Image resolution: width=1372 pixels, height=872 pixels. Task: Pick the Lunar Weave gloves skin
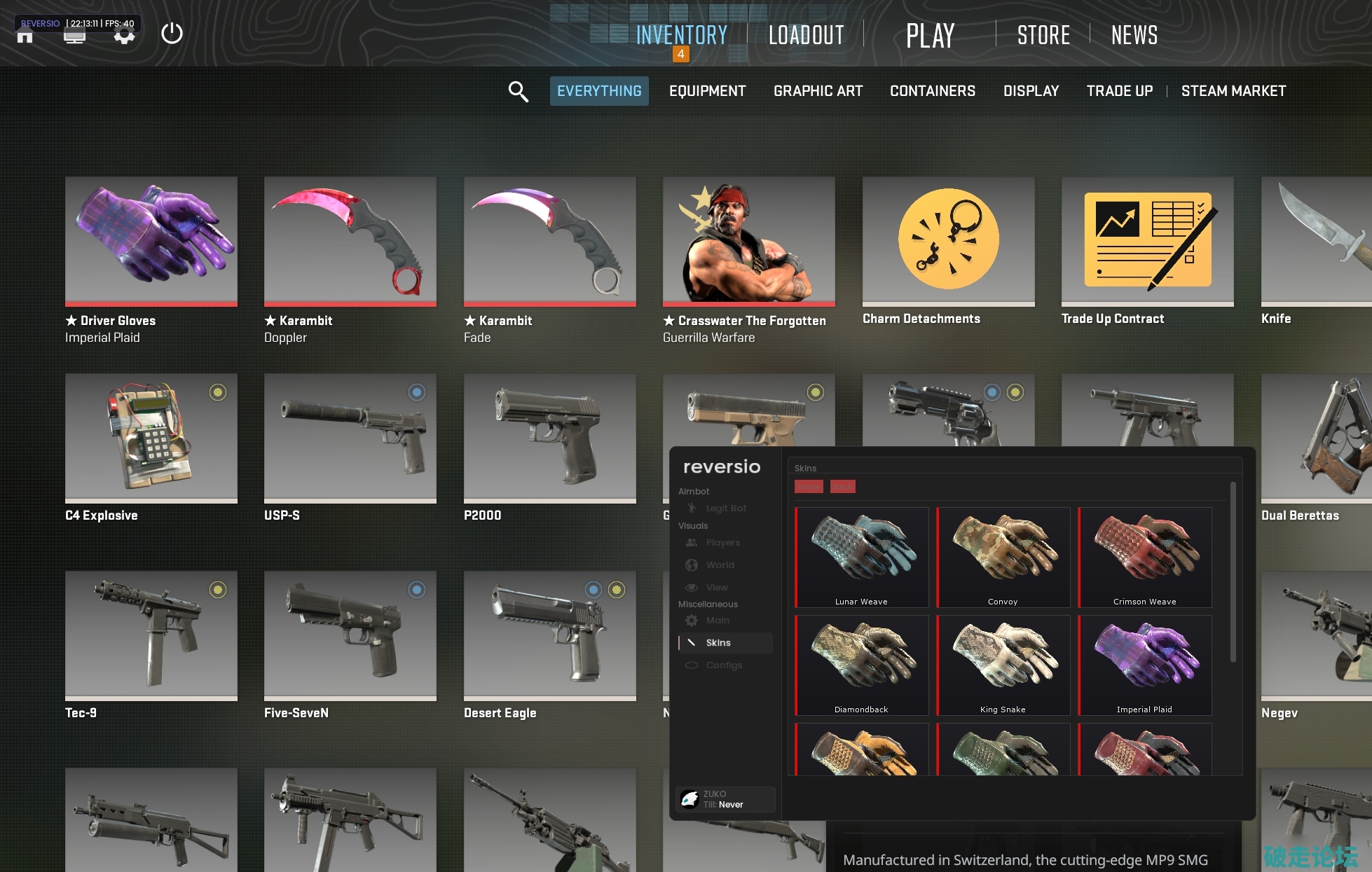point(862,557)
